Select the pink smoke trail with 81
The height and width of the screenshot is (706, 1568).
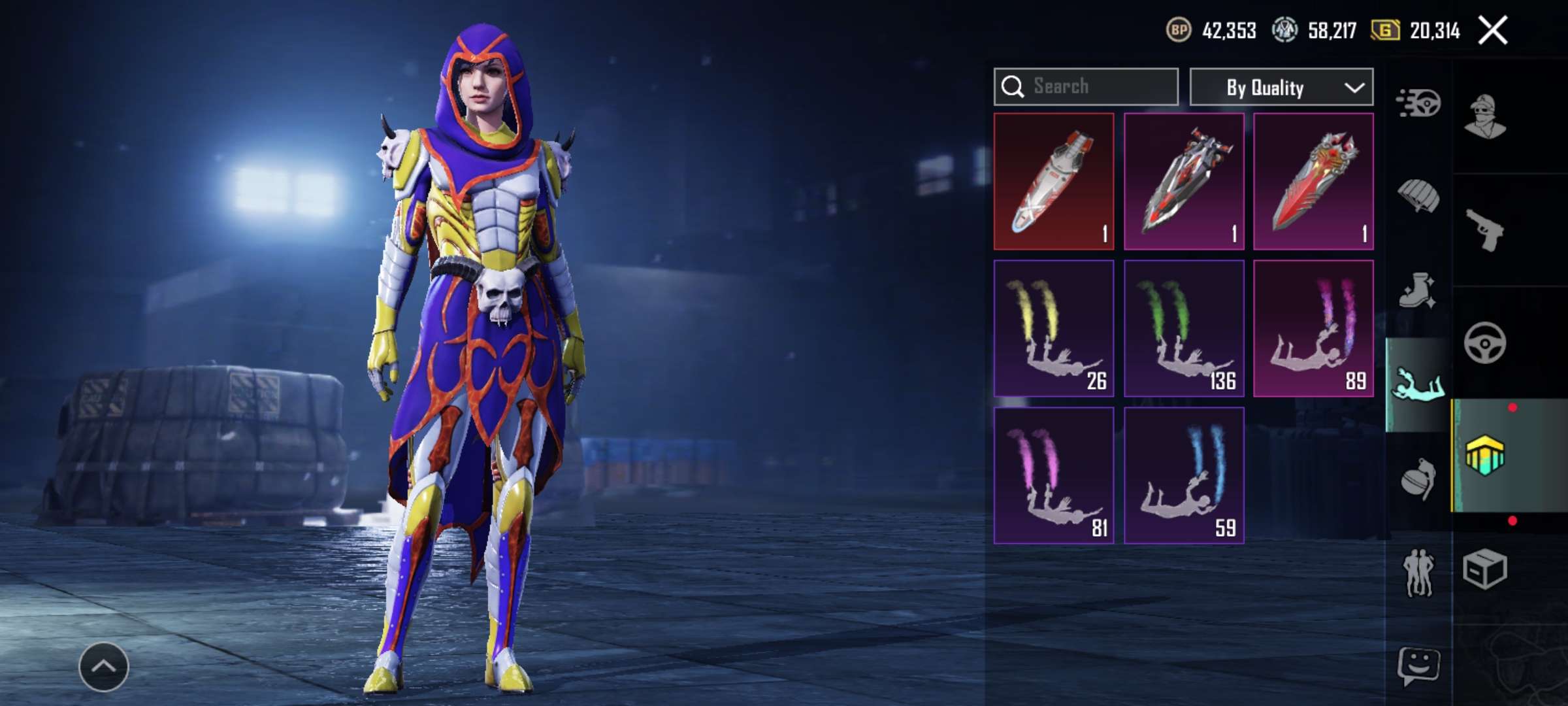tap(1053, 475)
